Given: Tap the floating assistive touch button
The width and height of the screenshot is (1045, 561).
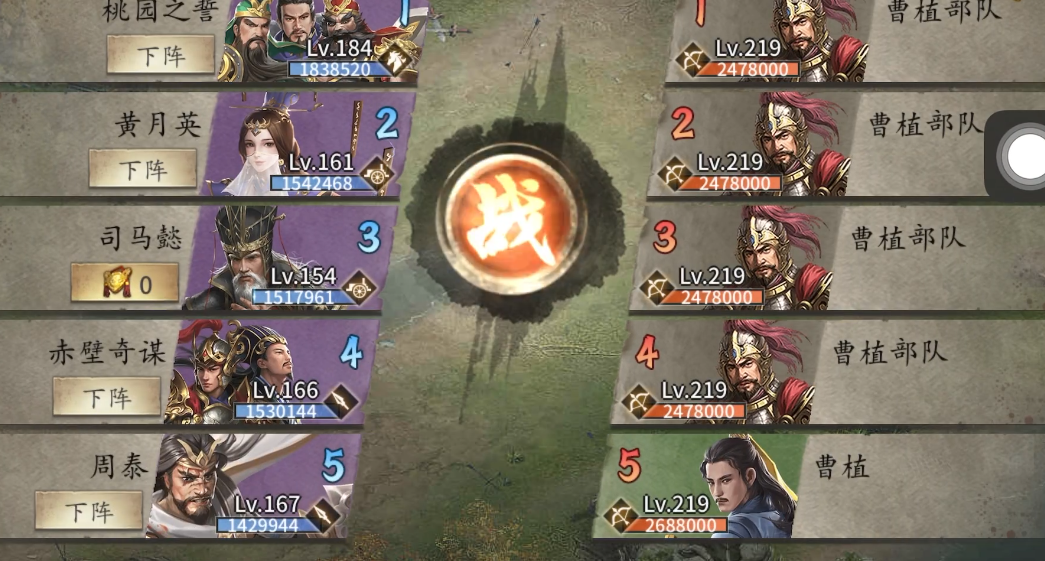Looking at the screenshot, I should [x=1025, y=156].
